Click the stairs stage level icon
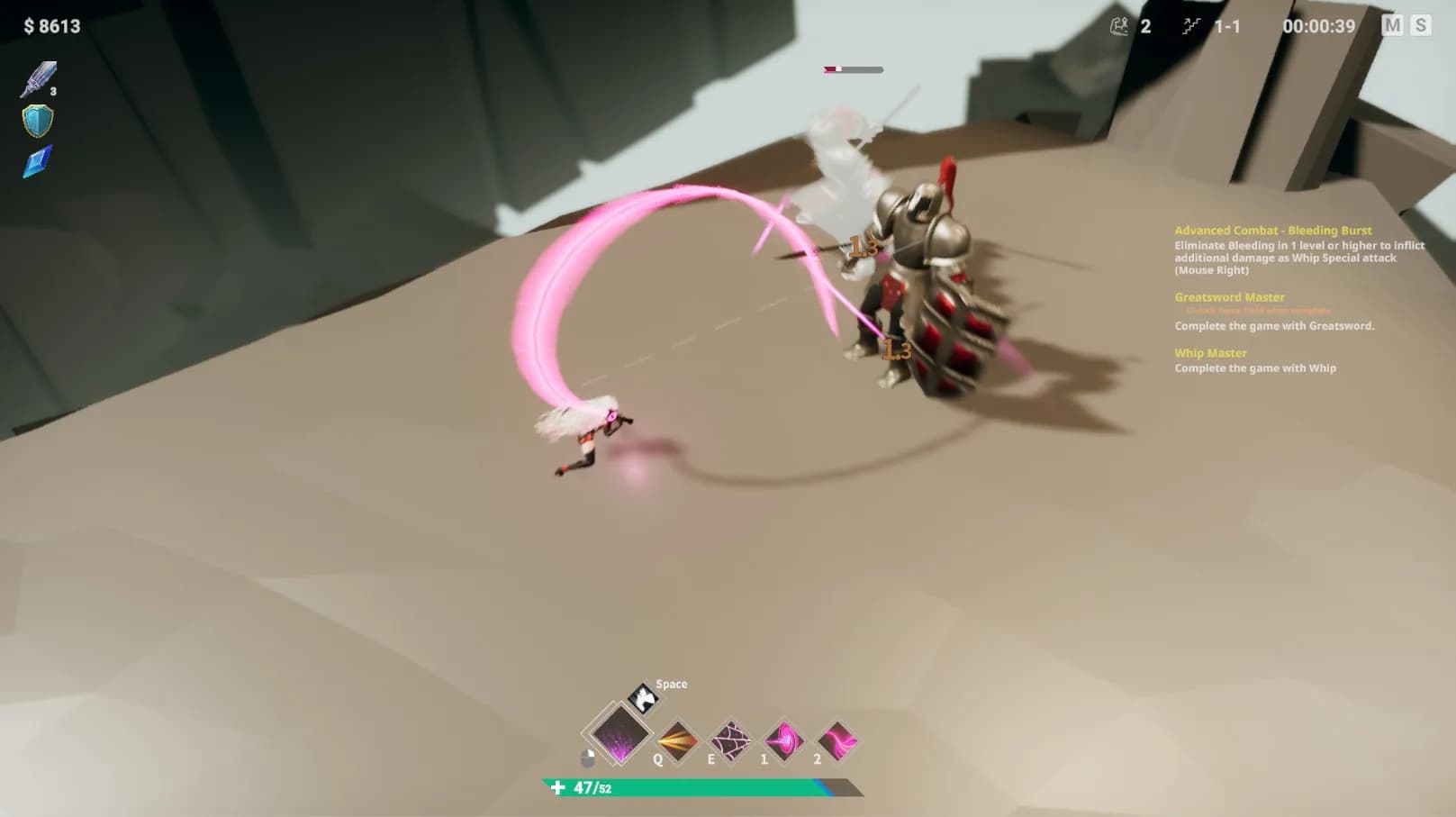Image resolution: width=1456 pixels, height=817 pixels. [1191, 26]
